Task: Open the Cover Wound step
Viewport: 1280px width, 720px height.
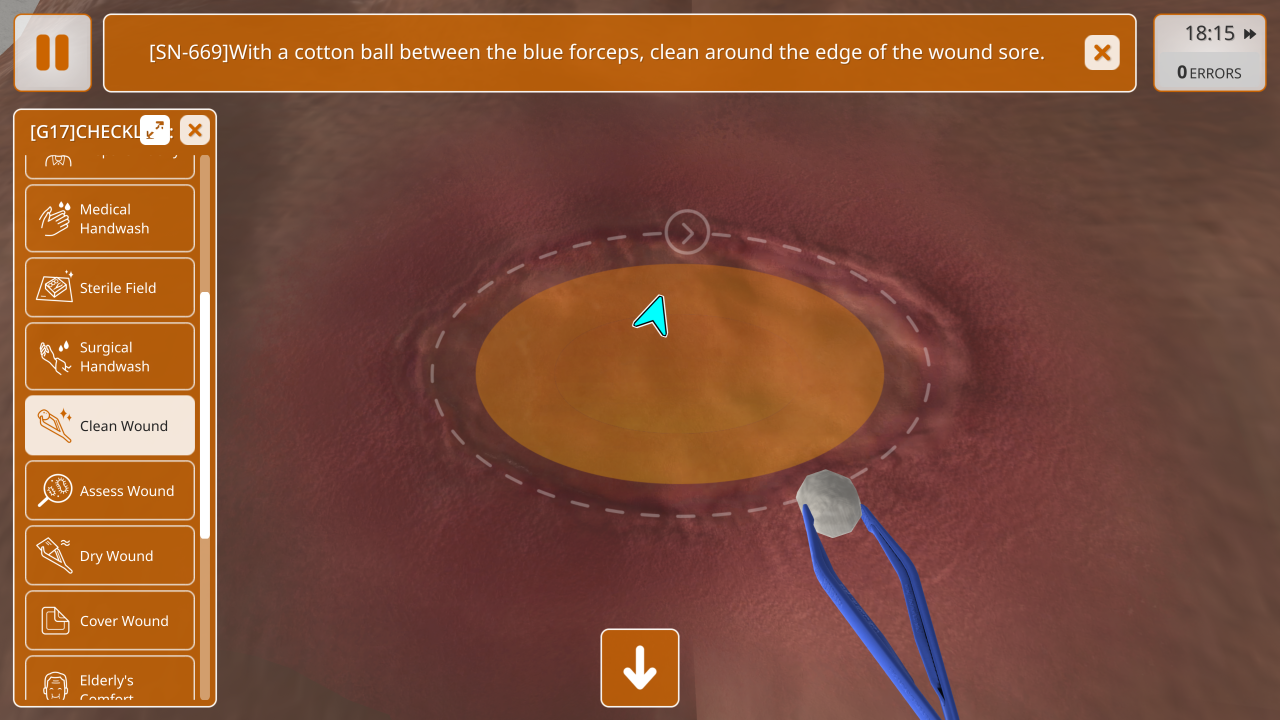Action: (110, 621)
